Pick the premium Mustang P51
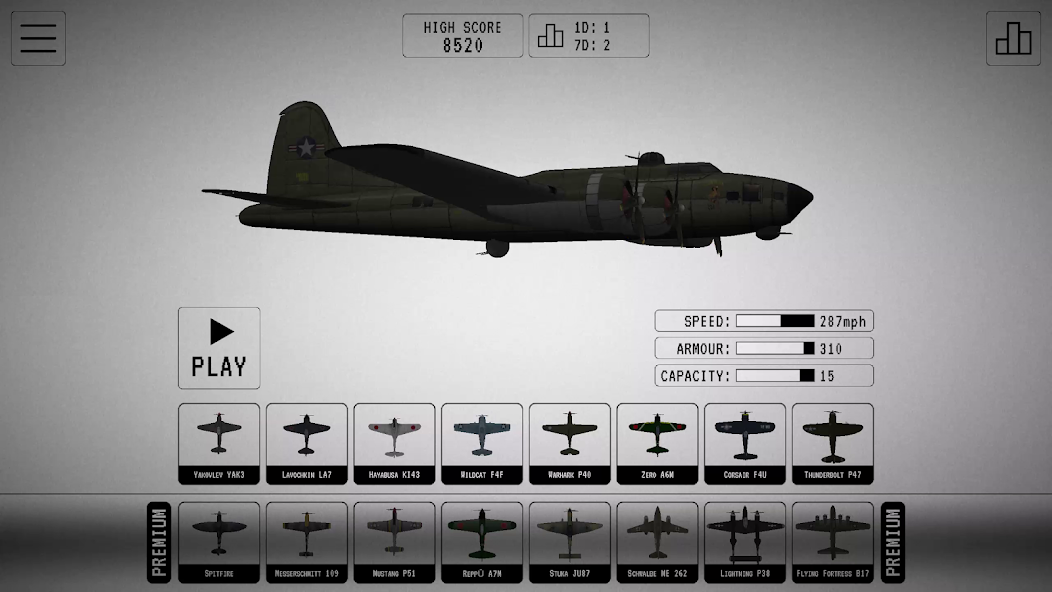1052x592 pixels. pos(394,541)
